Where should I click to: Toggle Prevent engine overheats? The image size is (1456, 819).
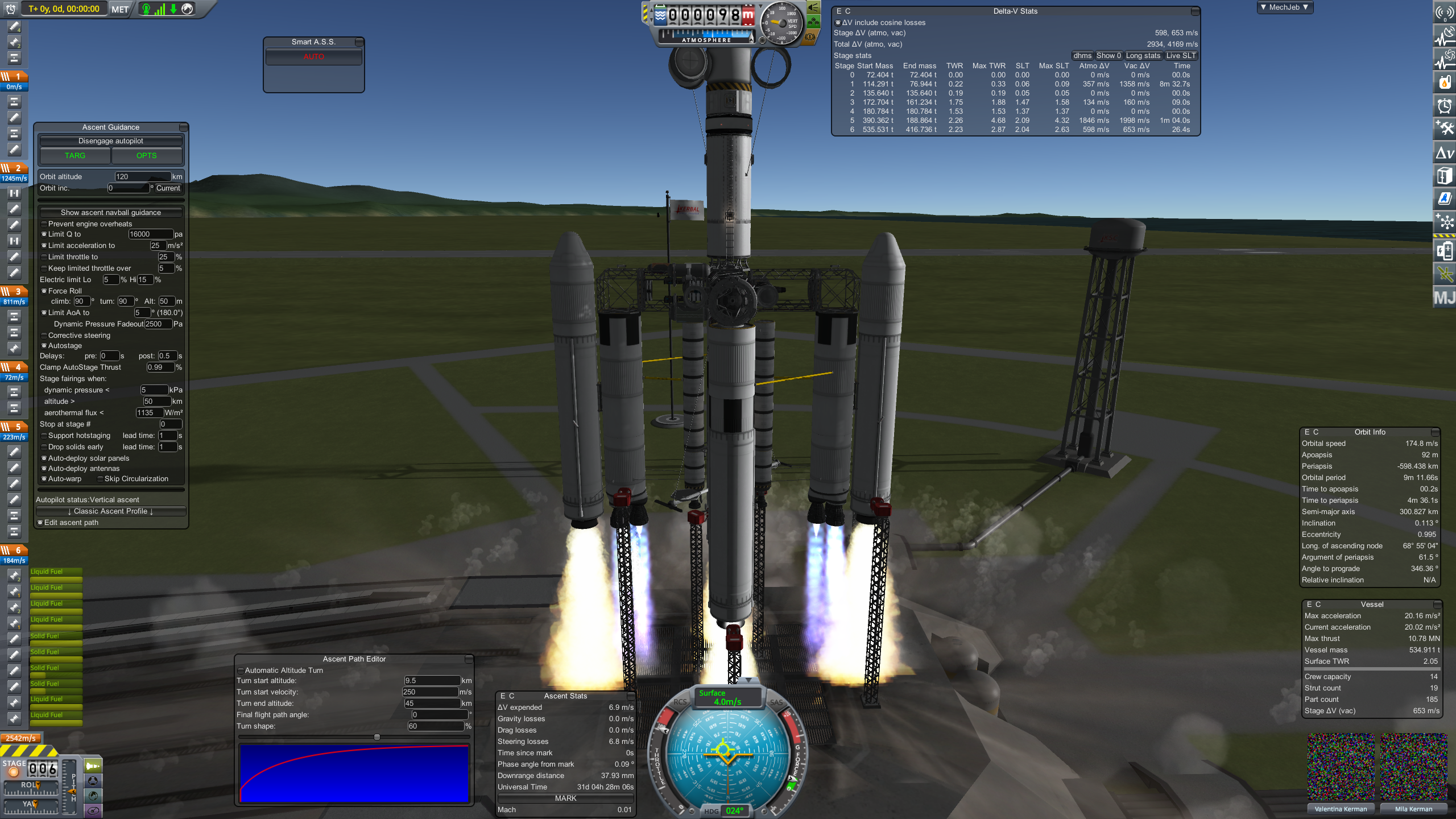(x=44, y=224)
